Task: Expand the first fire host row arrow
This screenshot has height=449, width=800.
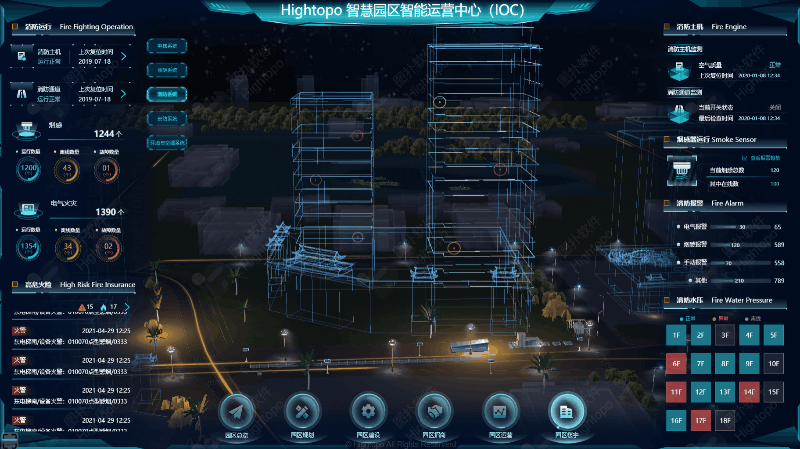Action: tap(123, 56)
